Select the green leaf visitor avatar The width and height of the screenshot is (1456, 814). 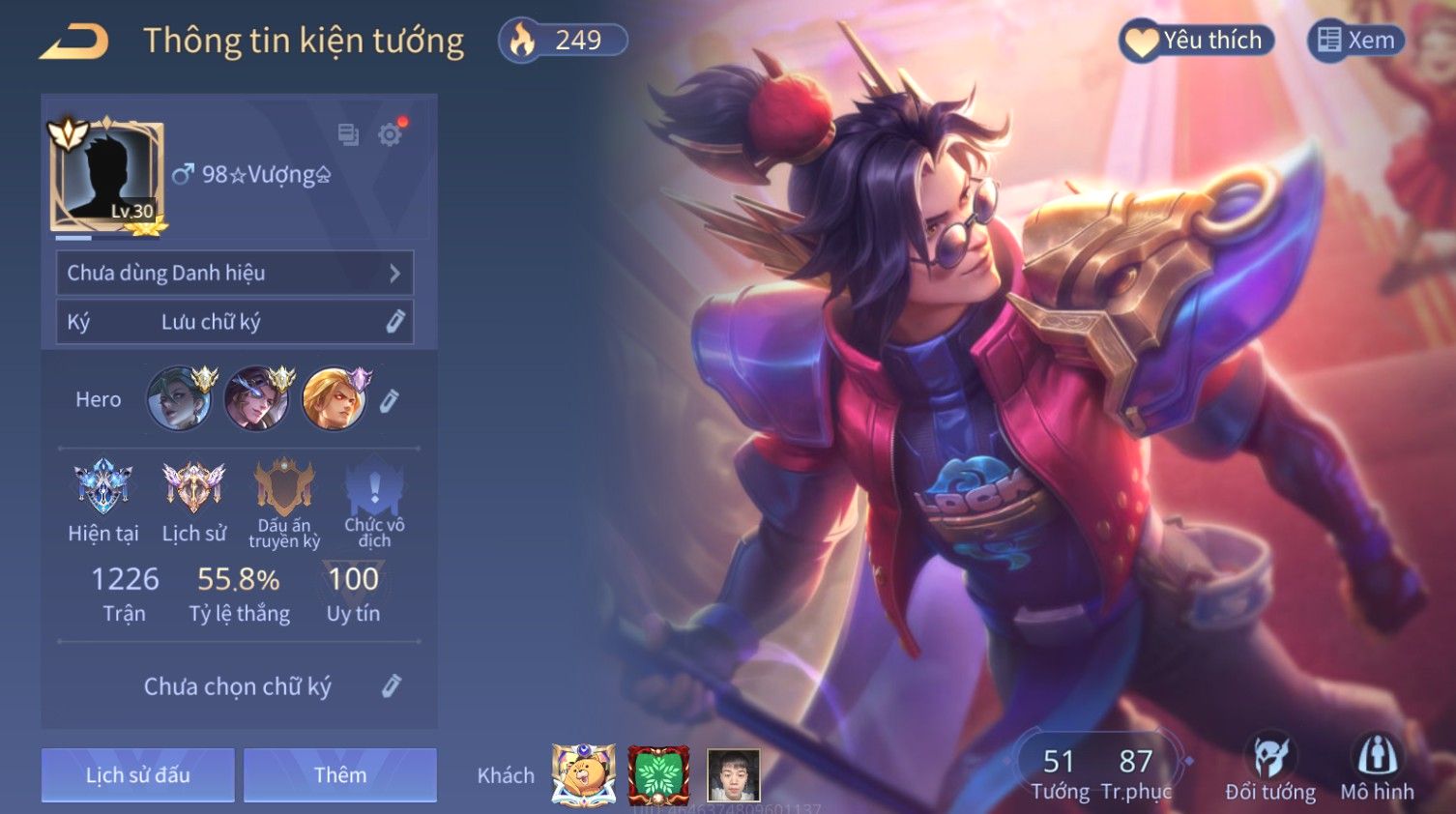click(x=658, y=774)
